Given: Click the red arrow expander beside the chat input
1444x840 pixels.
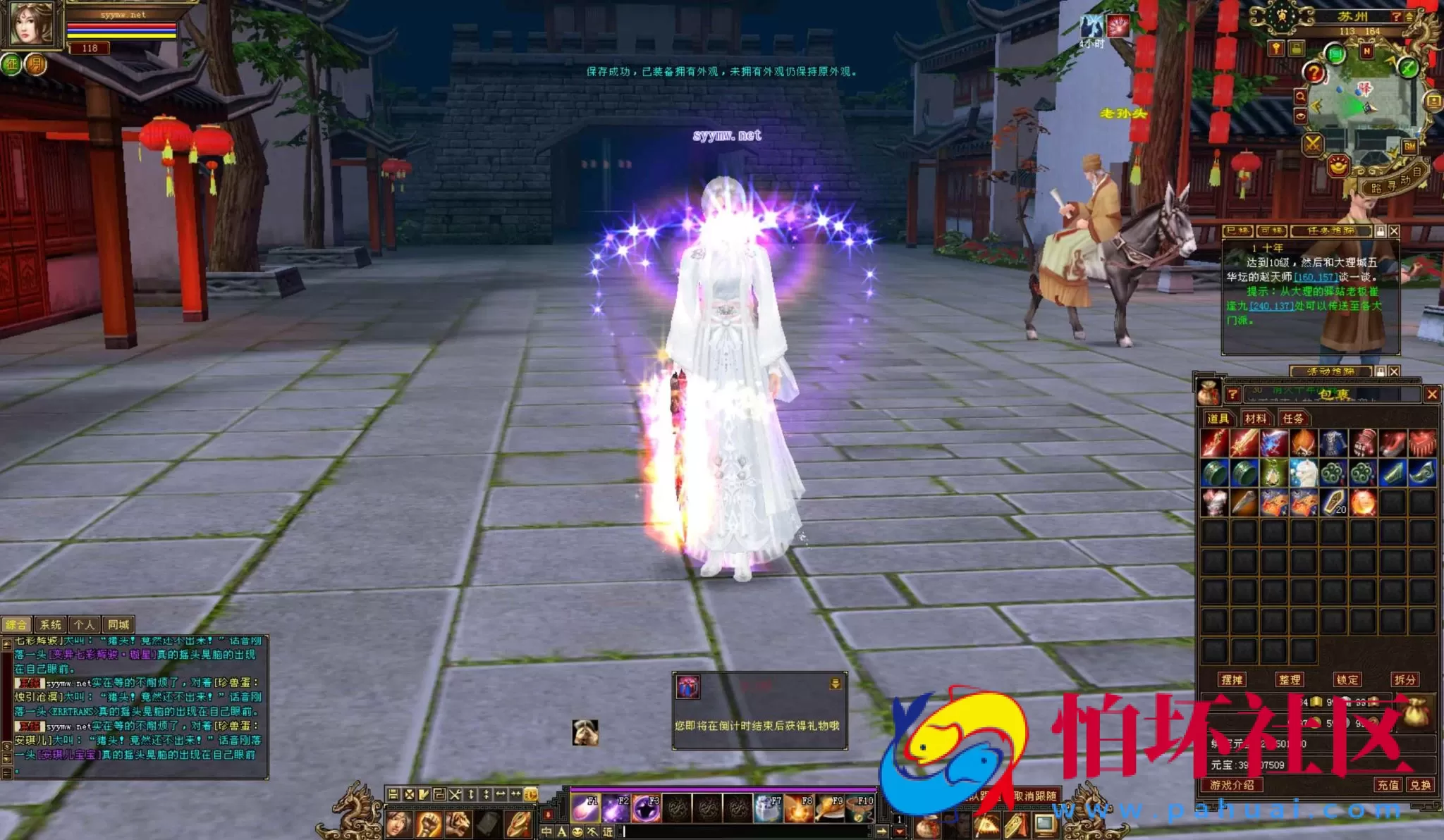Looking at the screenshot, I should coord(898,830).
